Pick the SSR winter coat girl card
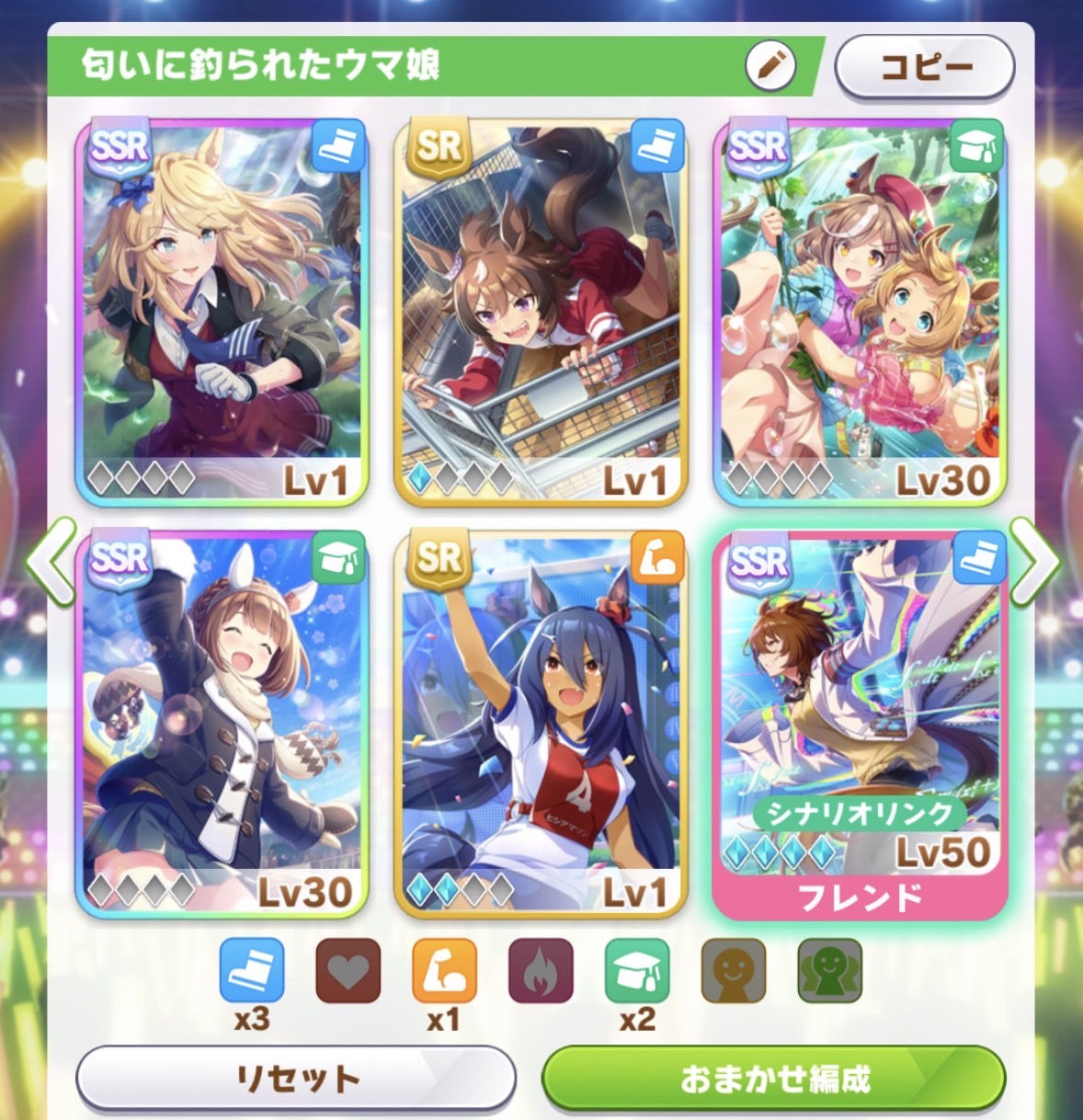Viewport: 1083px width, 1120px height. (x=222, y=723)
